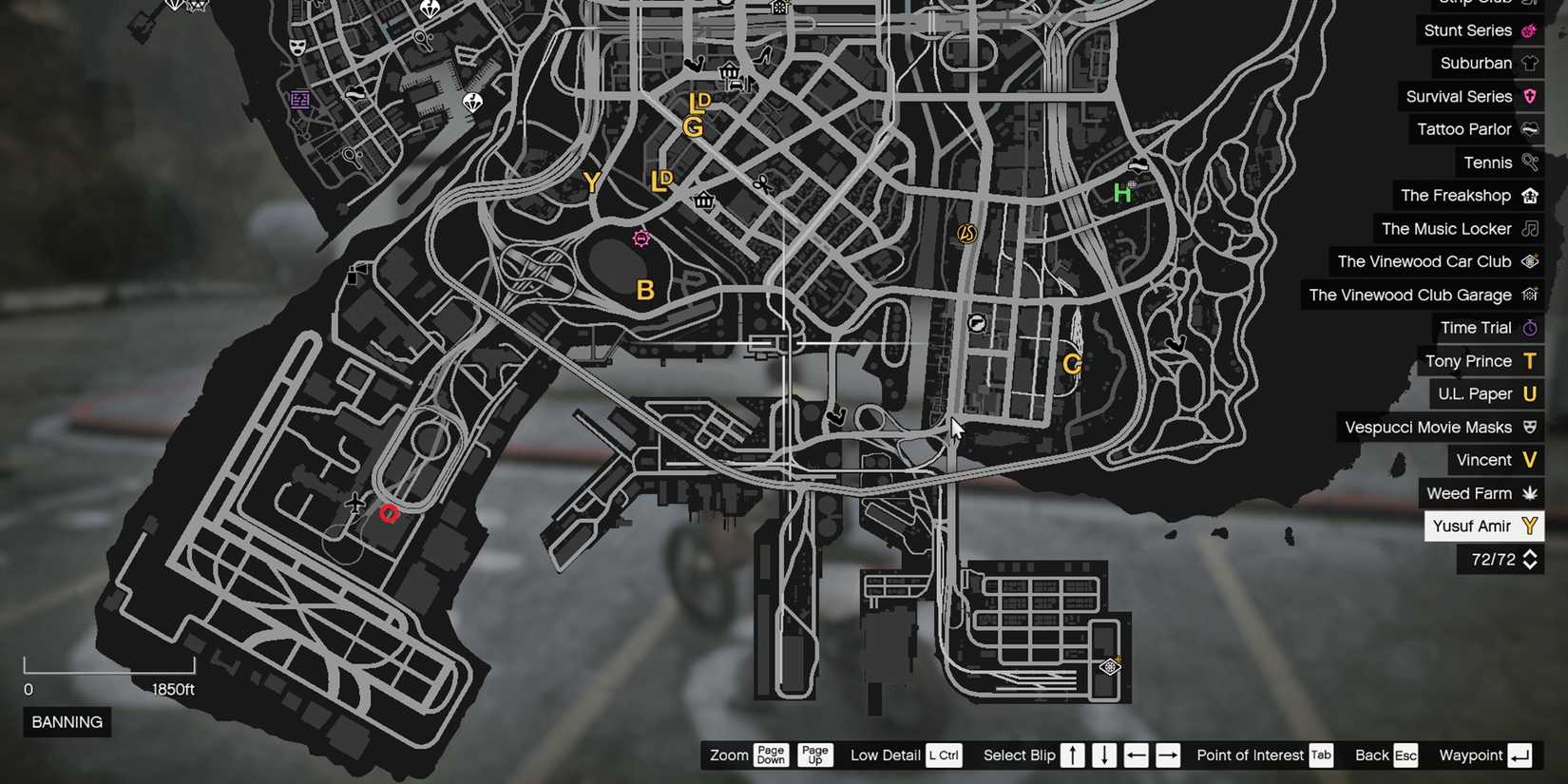The width and height of the screenshot is (1568, 784).
Task: Click the high heel clothing store blip uptown
Action: 760,57
